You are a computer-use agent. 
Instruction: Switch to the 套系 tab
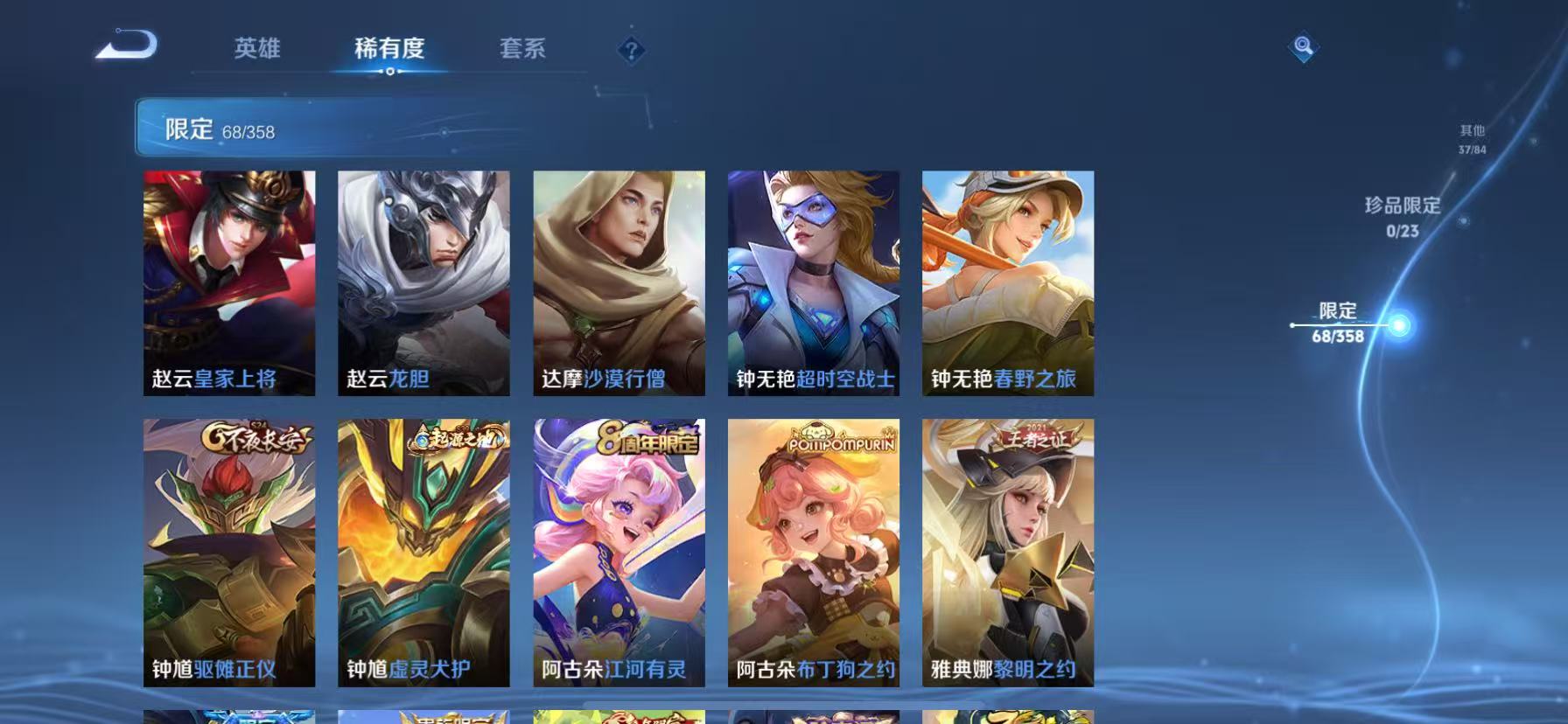coord(522,50)
